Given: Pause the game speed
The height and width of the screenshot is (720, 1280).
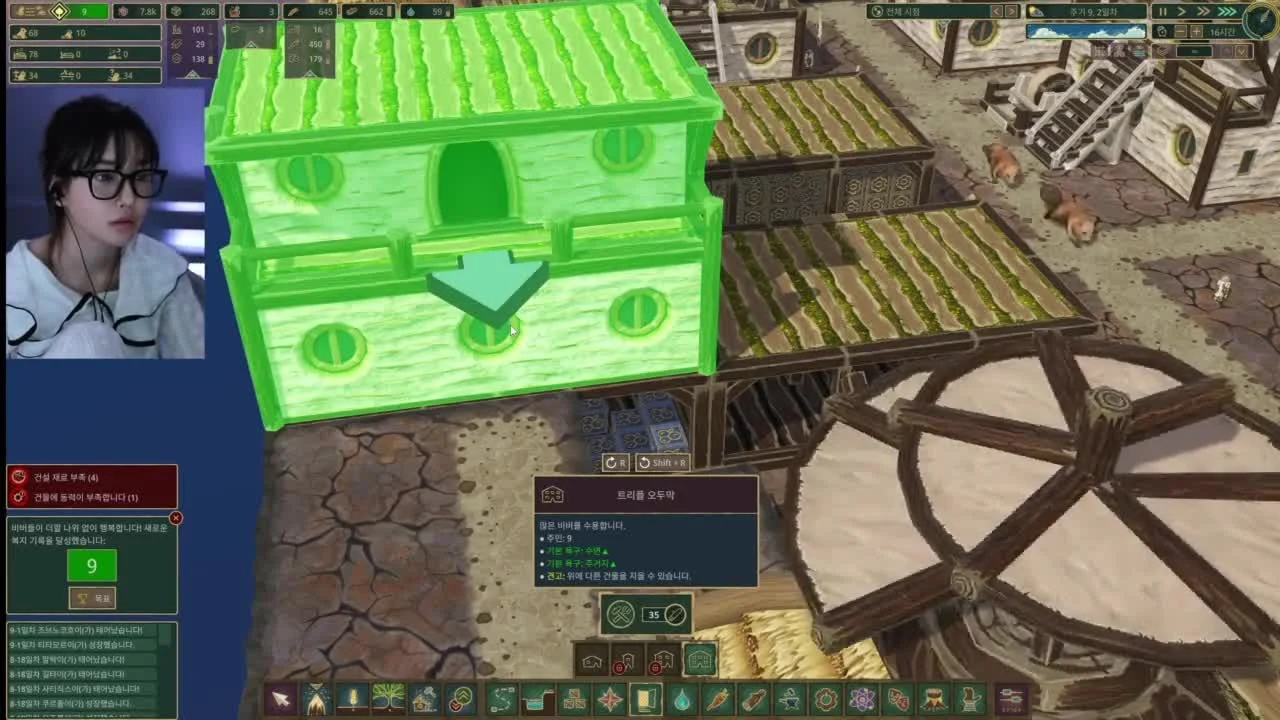Looking at the screenshot, I should click(x=1162, y=12).
